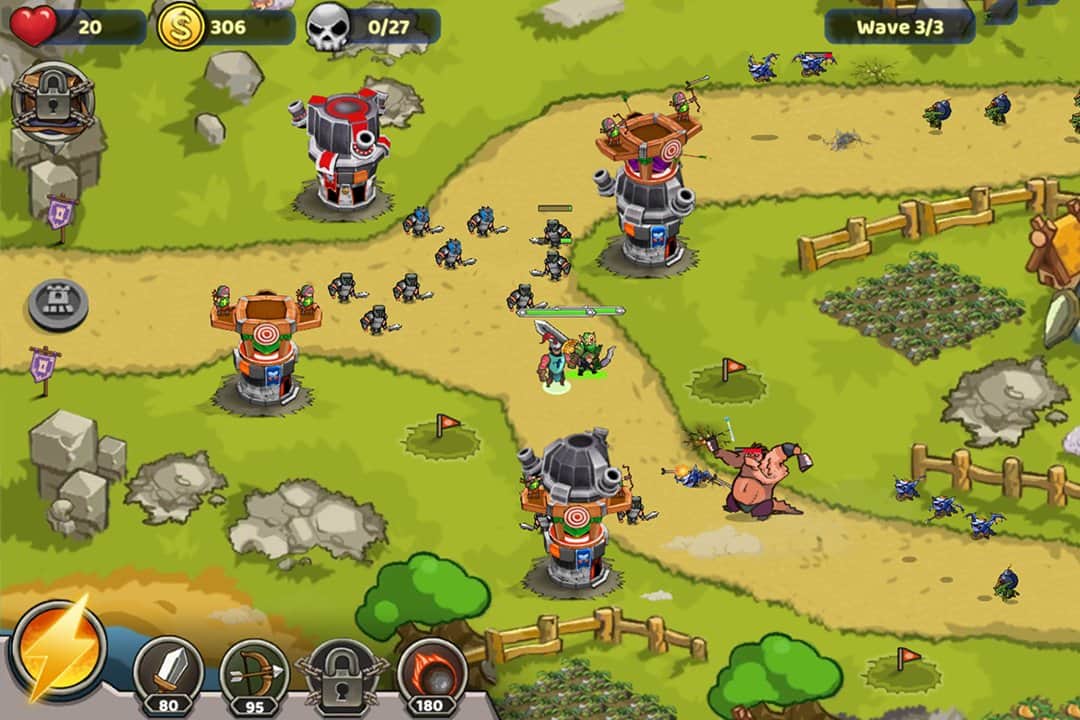Click the round grey stone tower button
The image size is (1080, 720).
coord(58,303)
